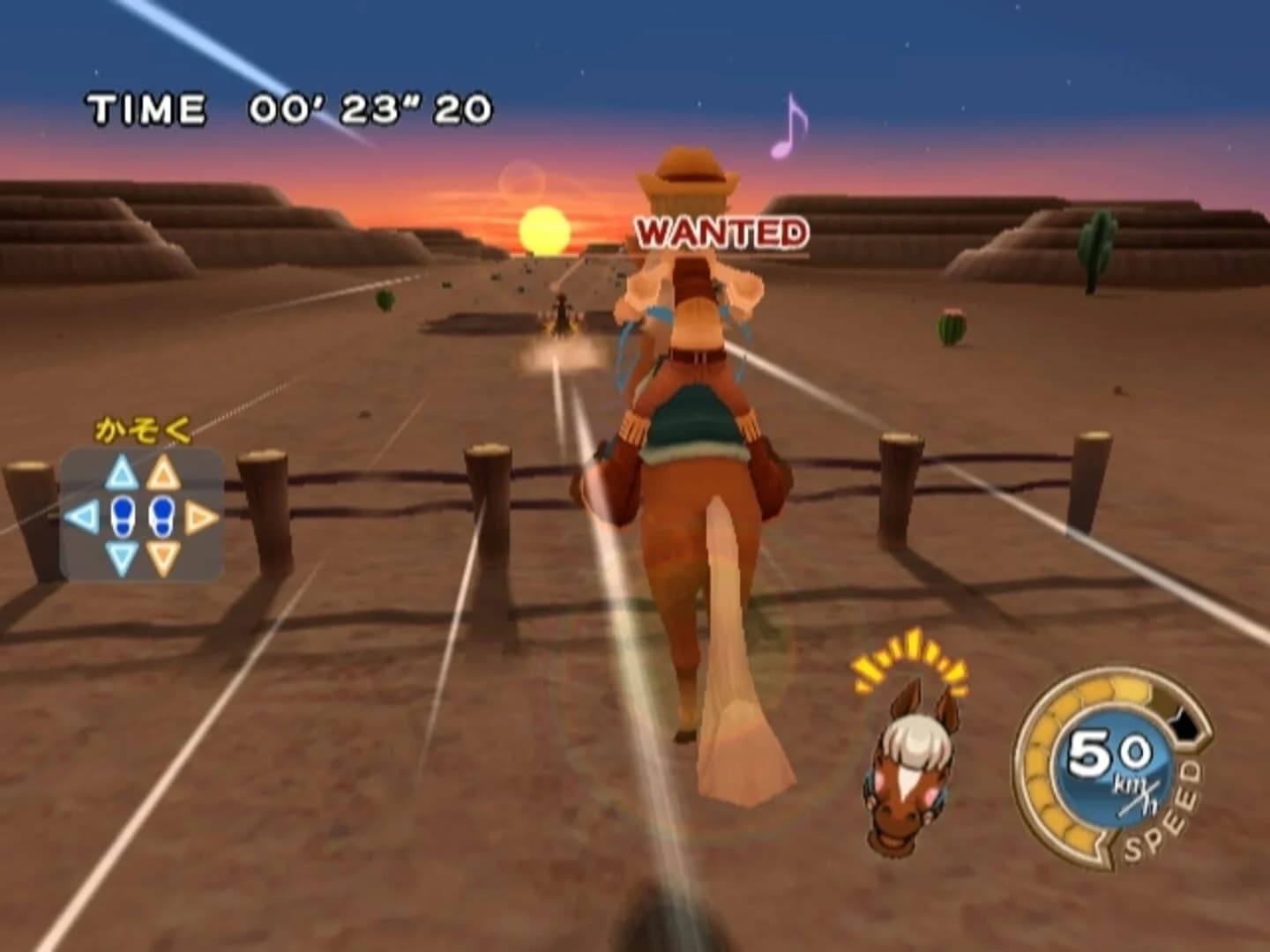Toggle the blue up arrow in the kazoku panel
This screenshot has width=1270, height=952.
tap(119, 472)
